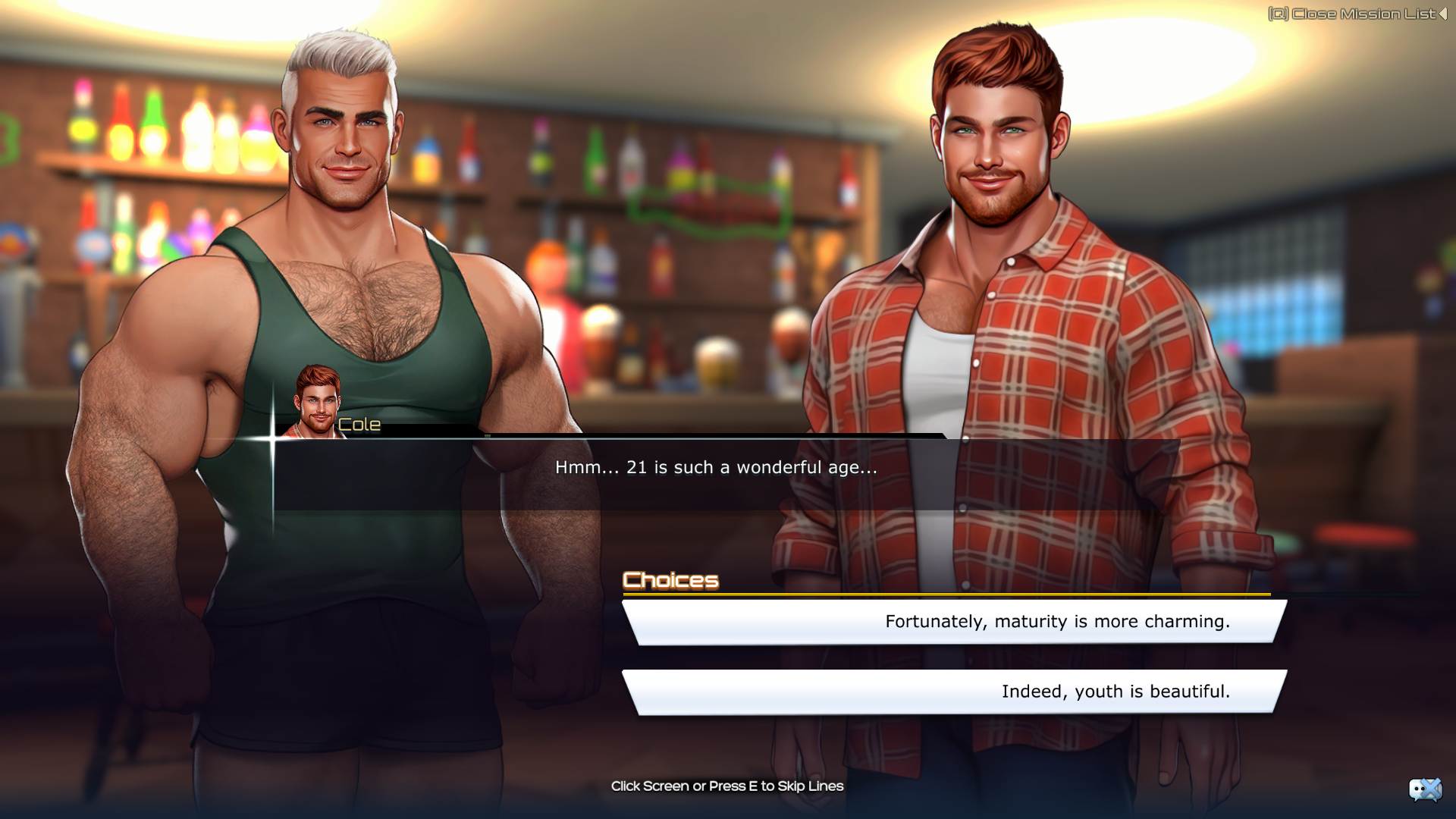Image resolution: width=1456 pixels, height=819 pixels.
Task: Click the line 'Hmm... 21 is such a wonderful age...'
Action: tap(715, 468)
